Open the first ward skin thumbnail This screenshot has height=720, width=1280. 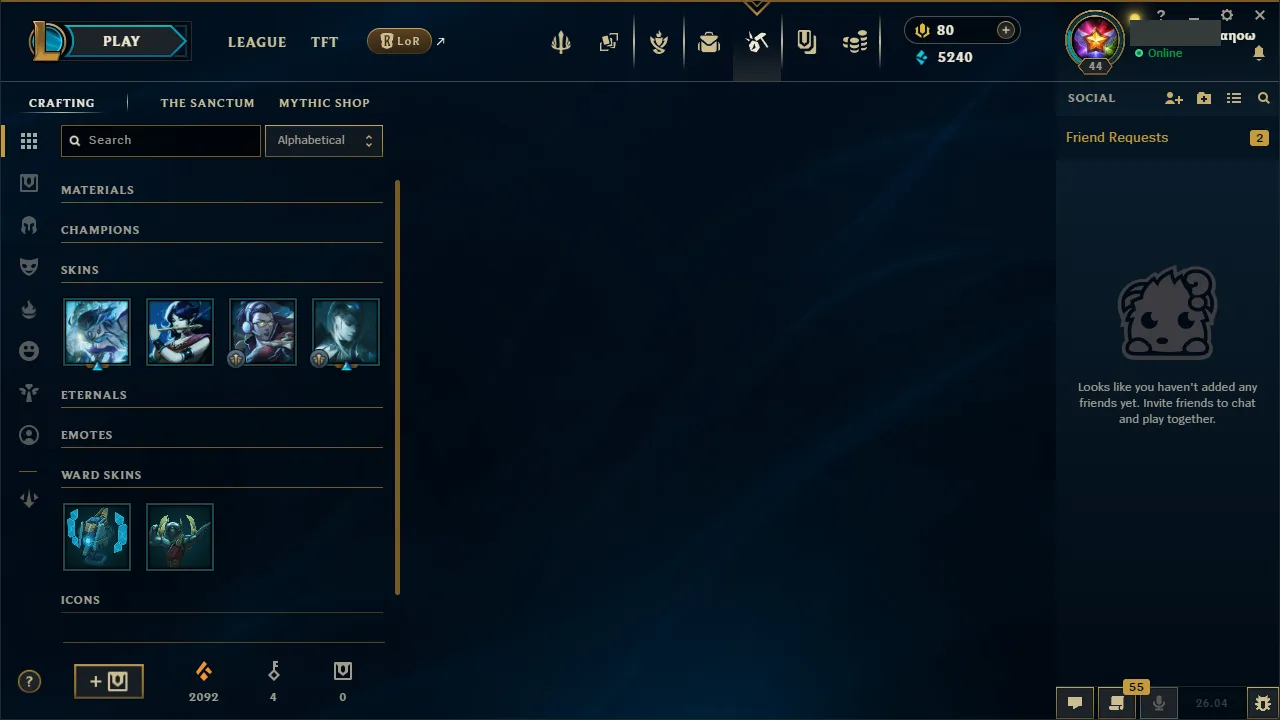point(96,537)
